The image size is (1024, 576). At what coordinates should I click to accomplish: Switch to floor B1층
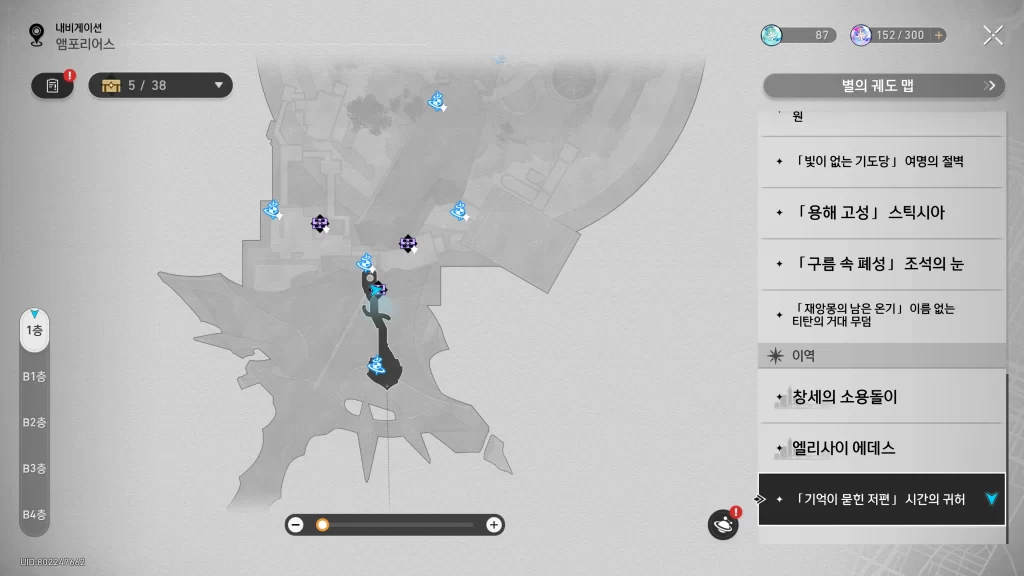point(35,376)
